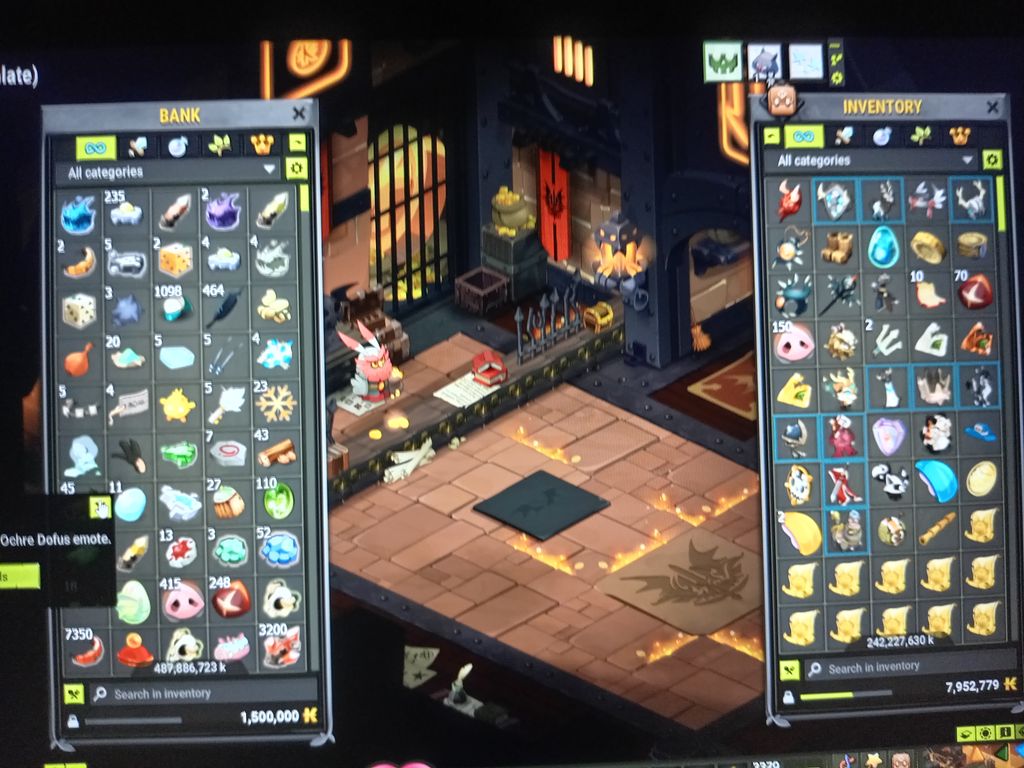Open the Bank gear settings button
This screenshot has width=1024, height=768.
tap(295, 169)
